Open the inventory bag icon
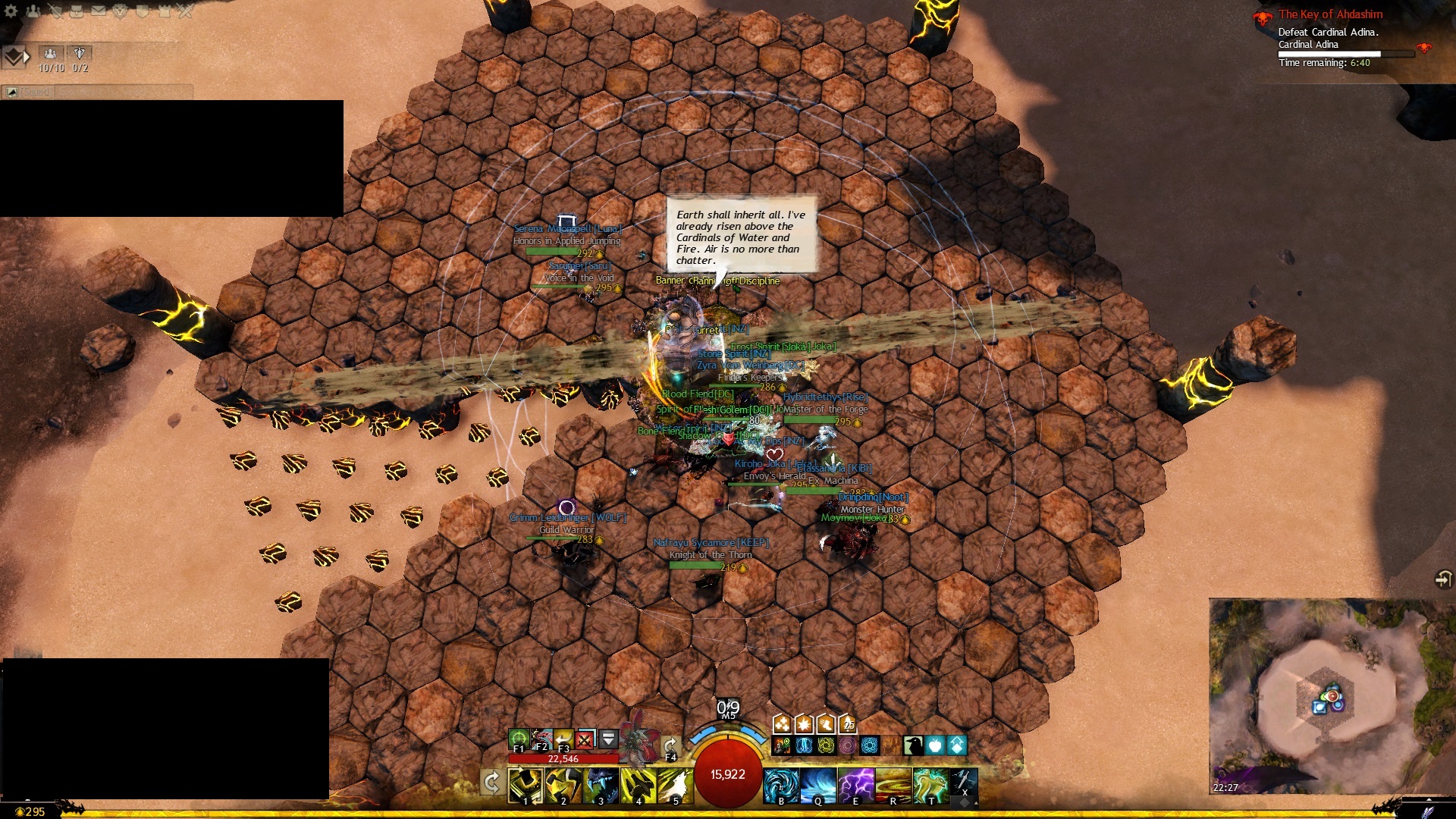The height and width of the screenshot is (819, 1456). [77, 11]
